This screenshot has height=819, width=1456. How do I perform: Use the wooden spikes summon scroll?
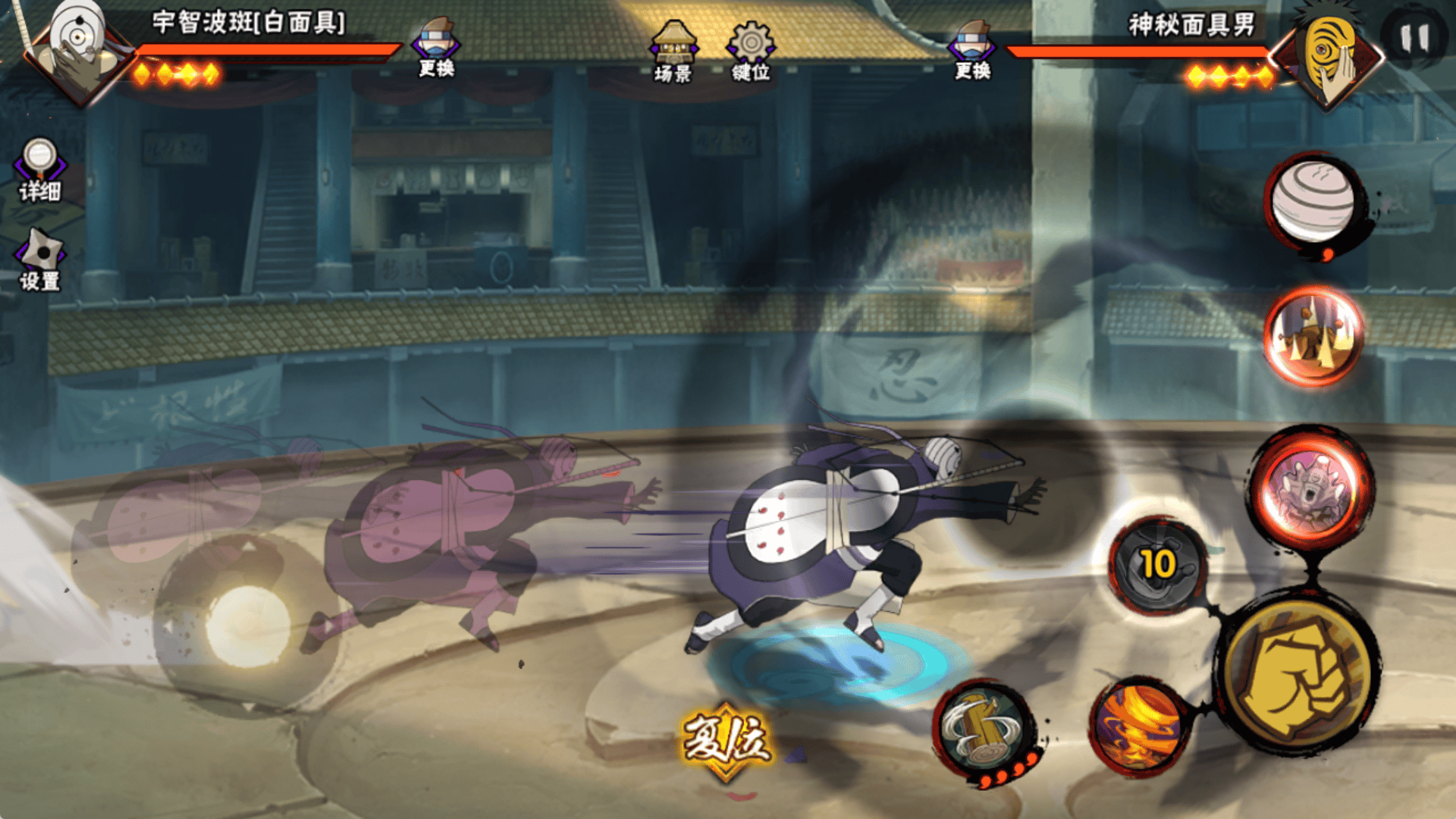coord(1313,334)
